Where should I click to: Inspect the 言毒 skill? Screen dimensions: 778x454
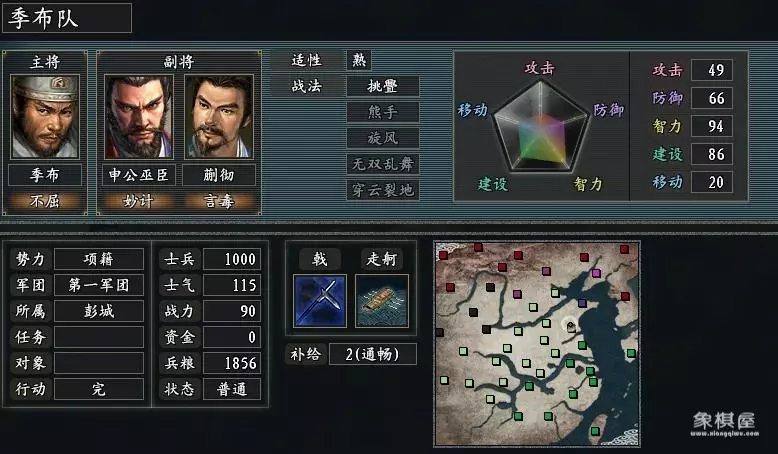[218, 199]
